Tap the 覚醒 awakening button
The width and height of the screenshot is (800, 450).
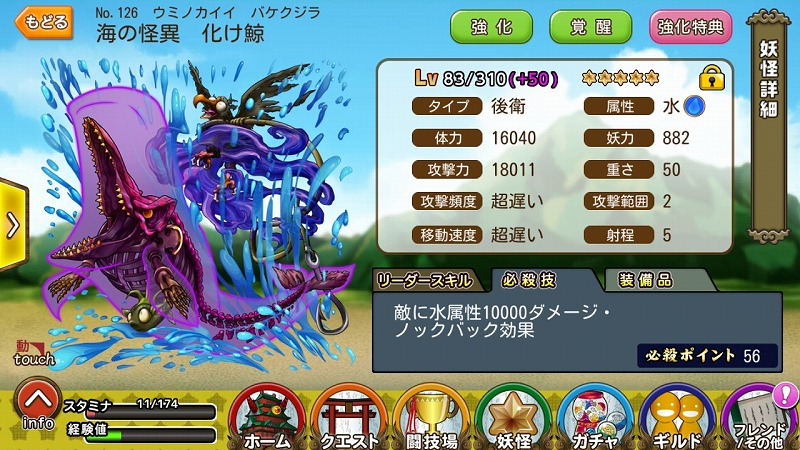point(590,27)
